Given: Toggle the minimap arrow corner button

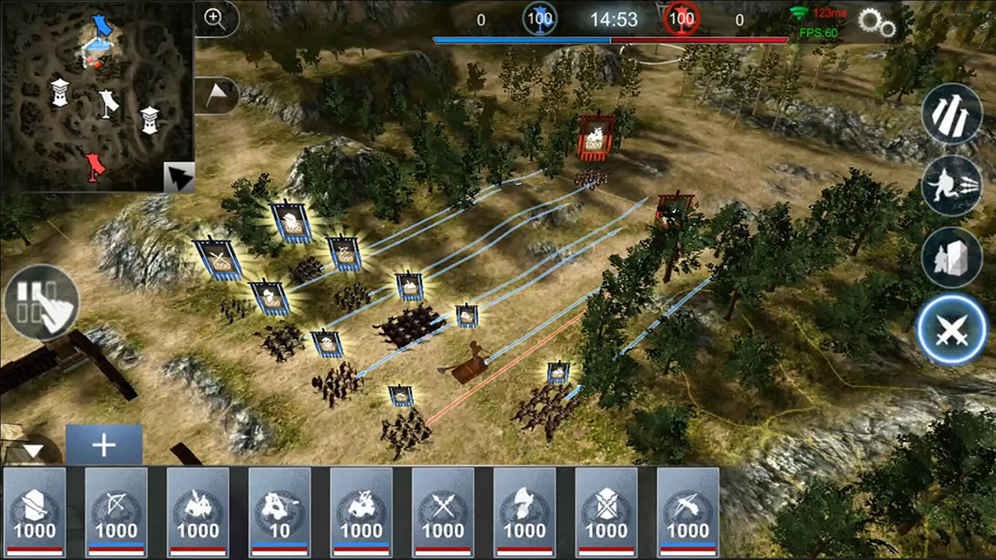Looking at the screenshot, I should coord(178,177).
